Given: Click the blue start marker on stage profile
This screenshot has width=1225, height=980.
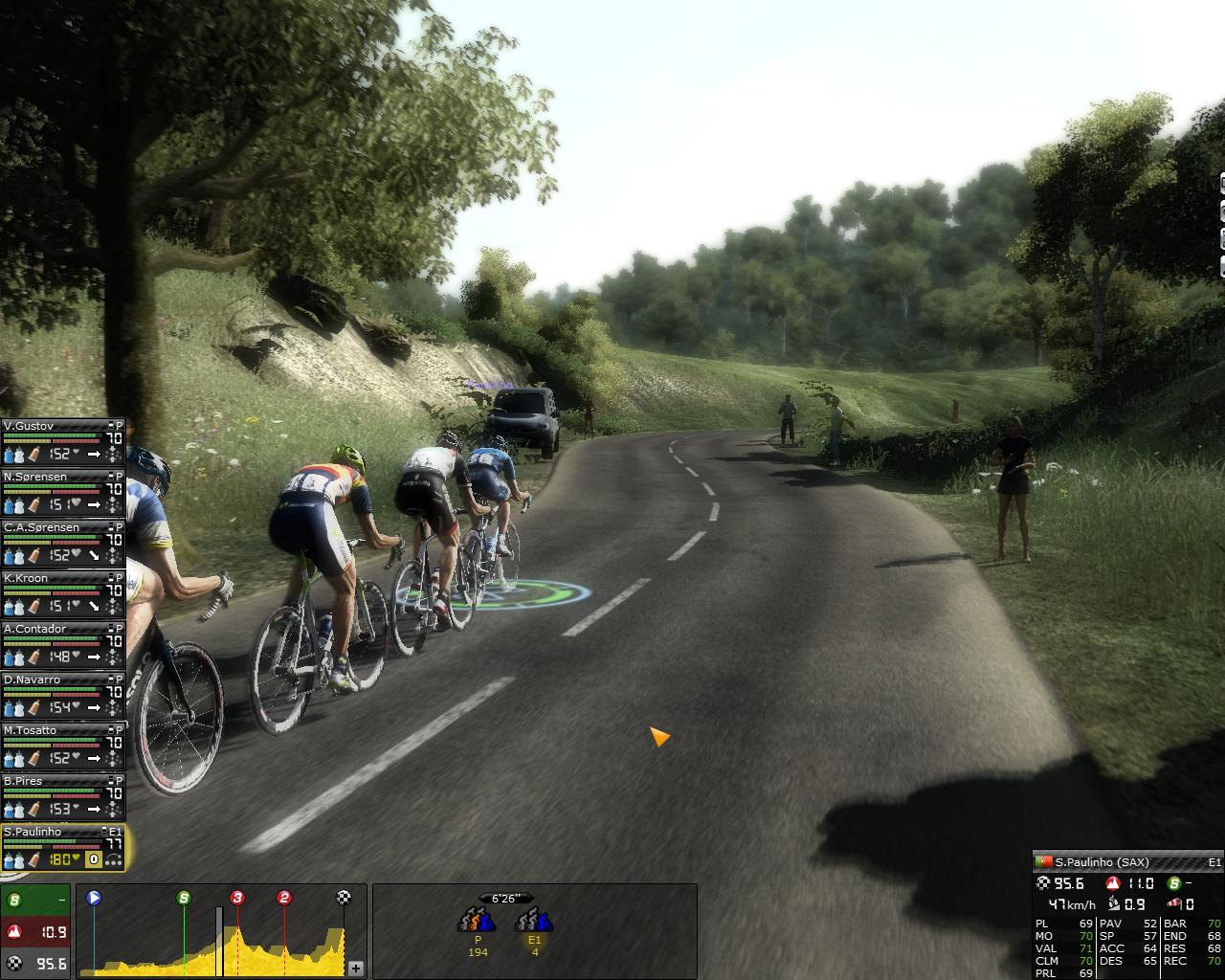Looking at the screenshot, I should (94, 898).
